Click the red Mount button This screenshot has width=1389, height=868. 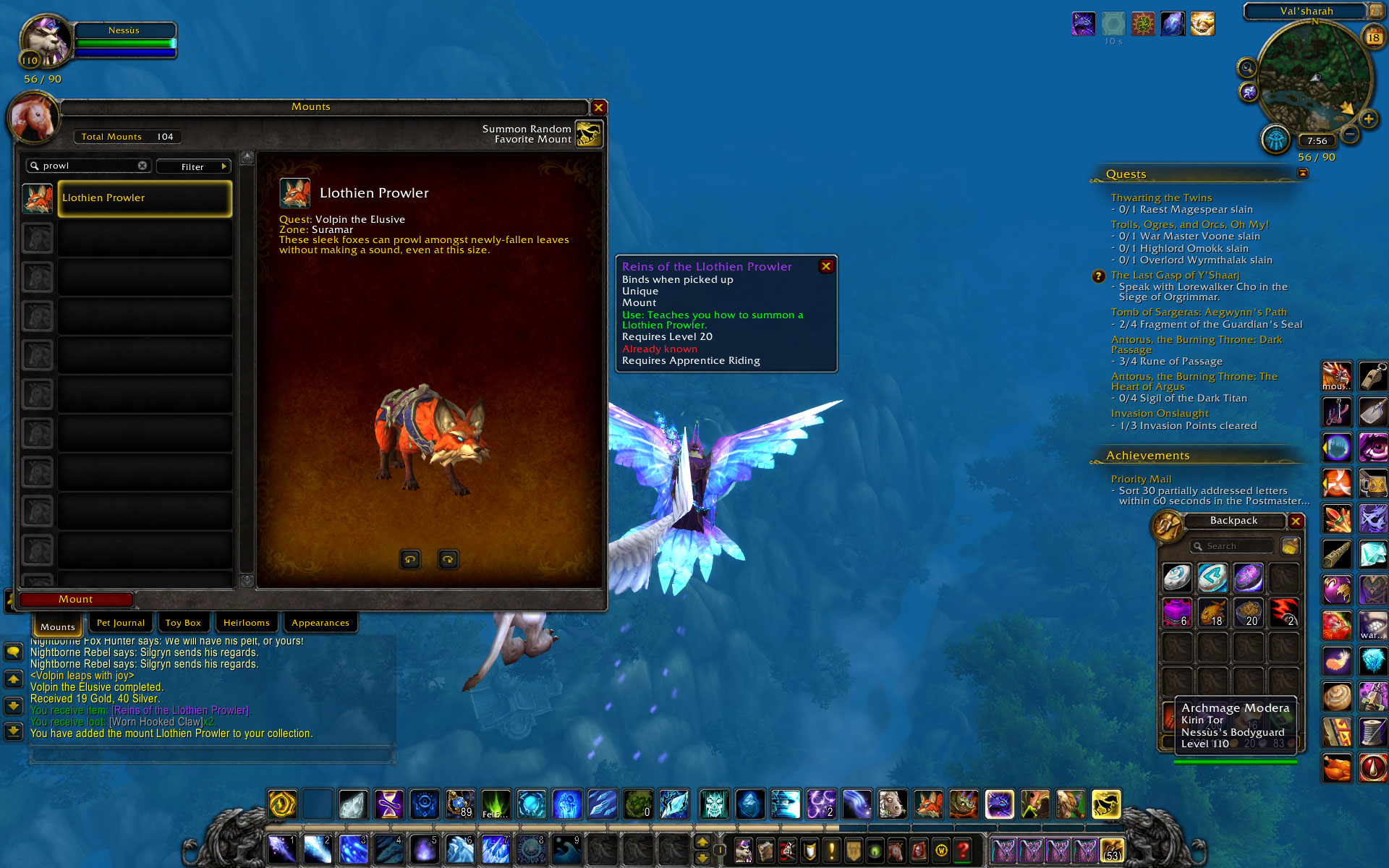click(76, 599)
